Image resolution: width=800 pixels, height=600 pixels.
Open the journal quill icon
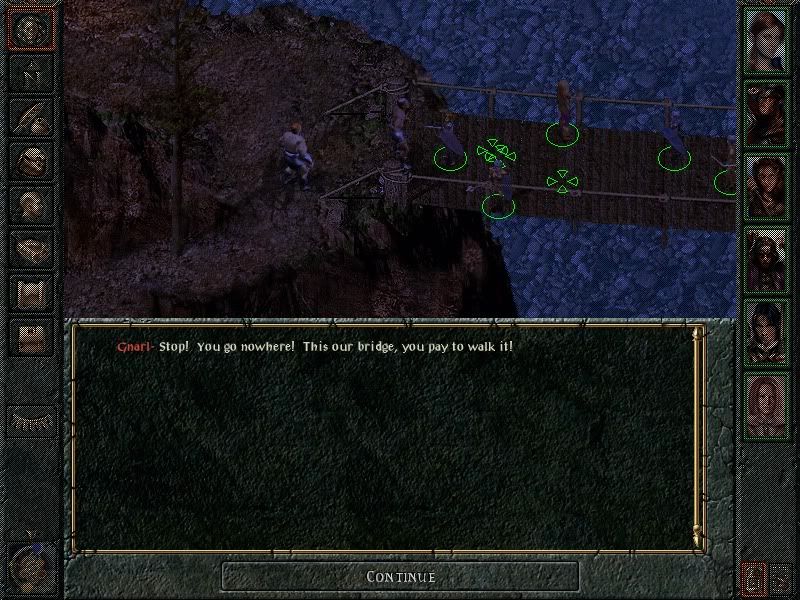[x=29, y=117]
